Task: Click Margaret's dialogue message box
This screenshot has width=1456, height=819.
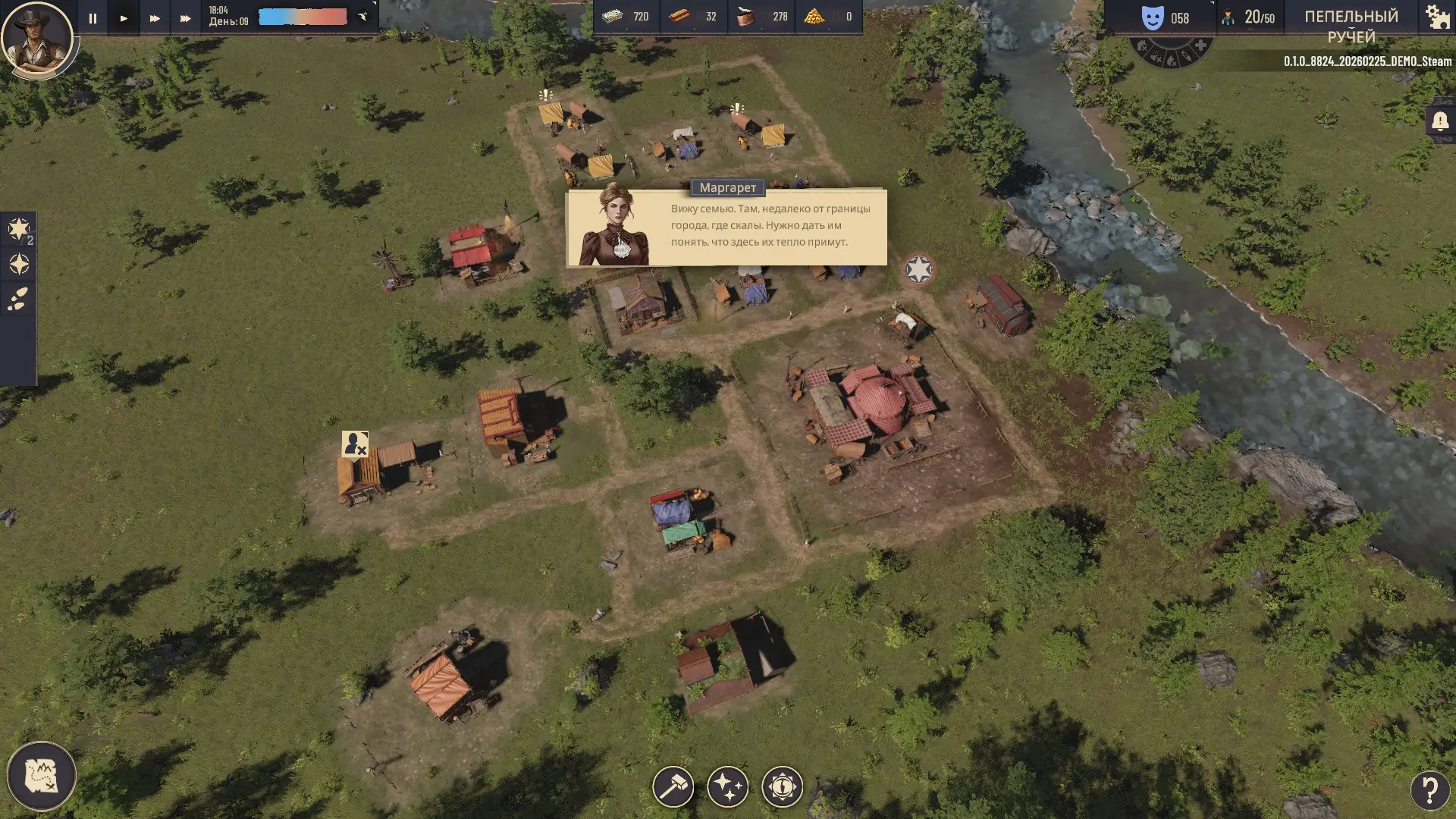Action: (726, 226)
